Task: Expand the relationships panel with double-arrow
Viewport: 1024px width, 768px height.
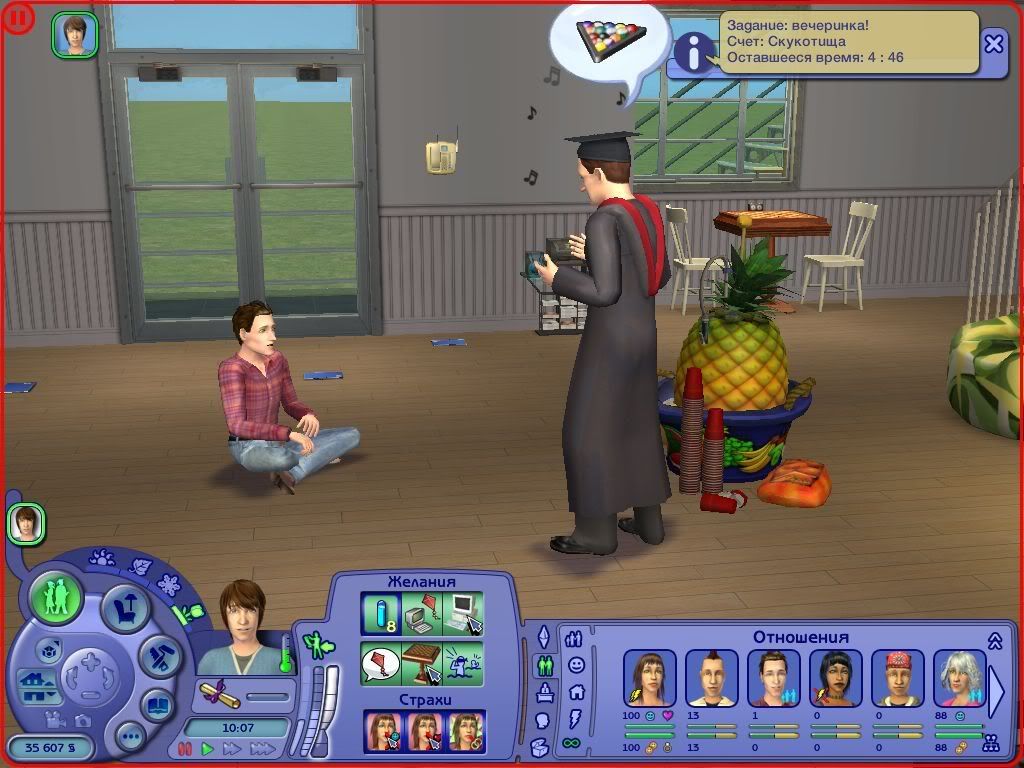Action: 995,641
